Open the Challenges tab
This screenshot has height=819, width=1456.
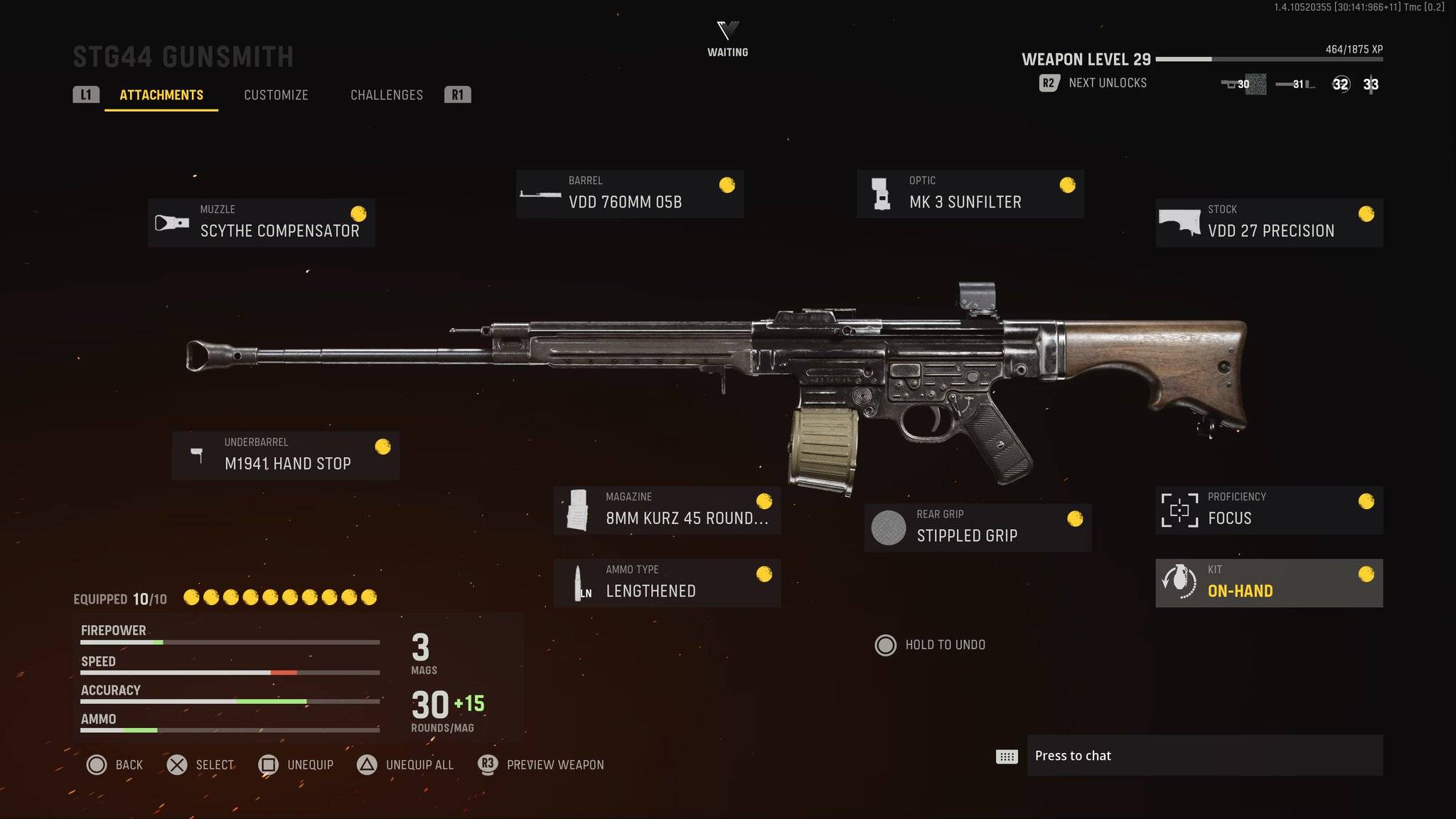coord(386,95)
